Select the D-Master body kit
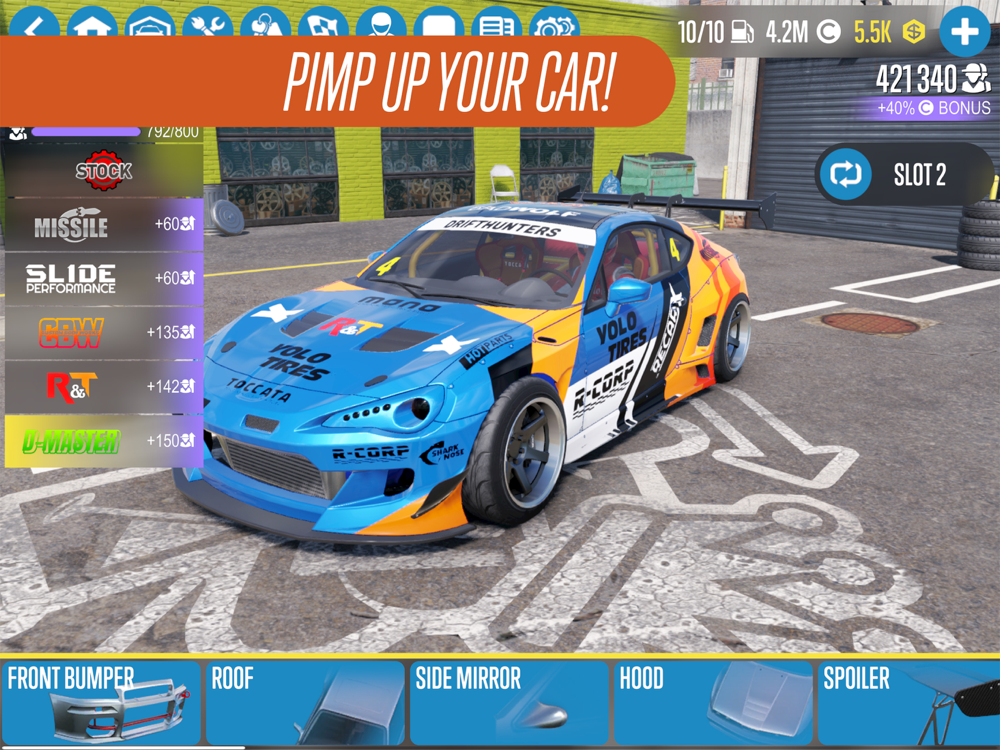1000x750 pixels. pyautogui.click(x=103, y=440)
